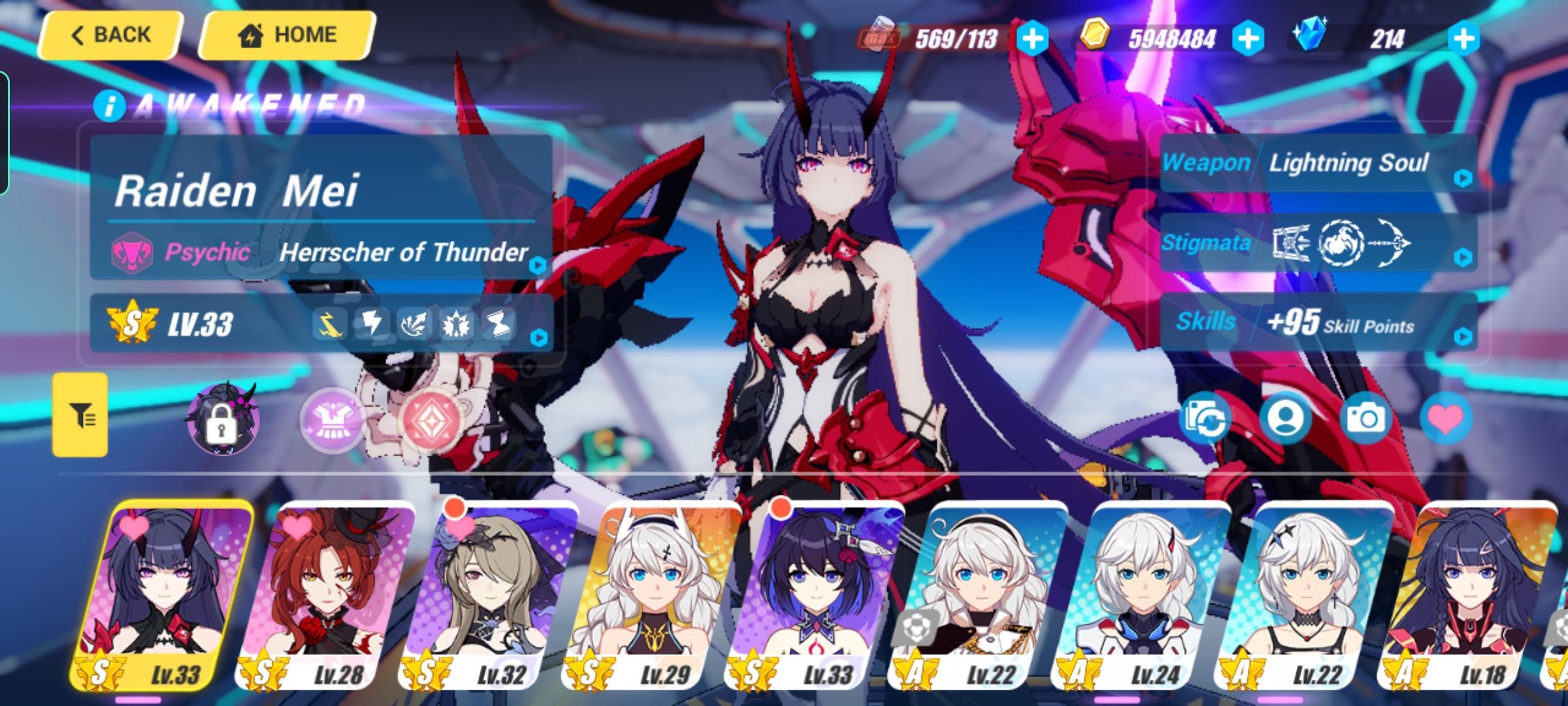Open the purple outfit wardrobe icon
1568x706 pixels.
[332, 420]
